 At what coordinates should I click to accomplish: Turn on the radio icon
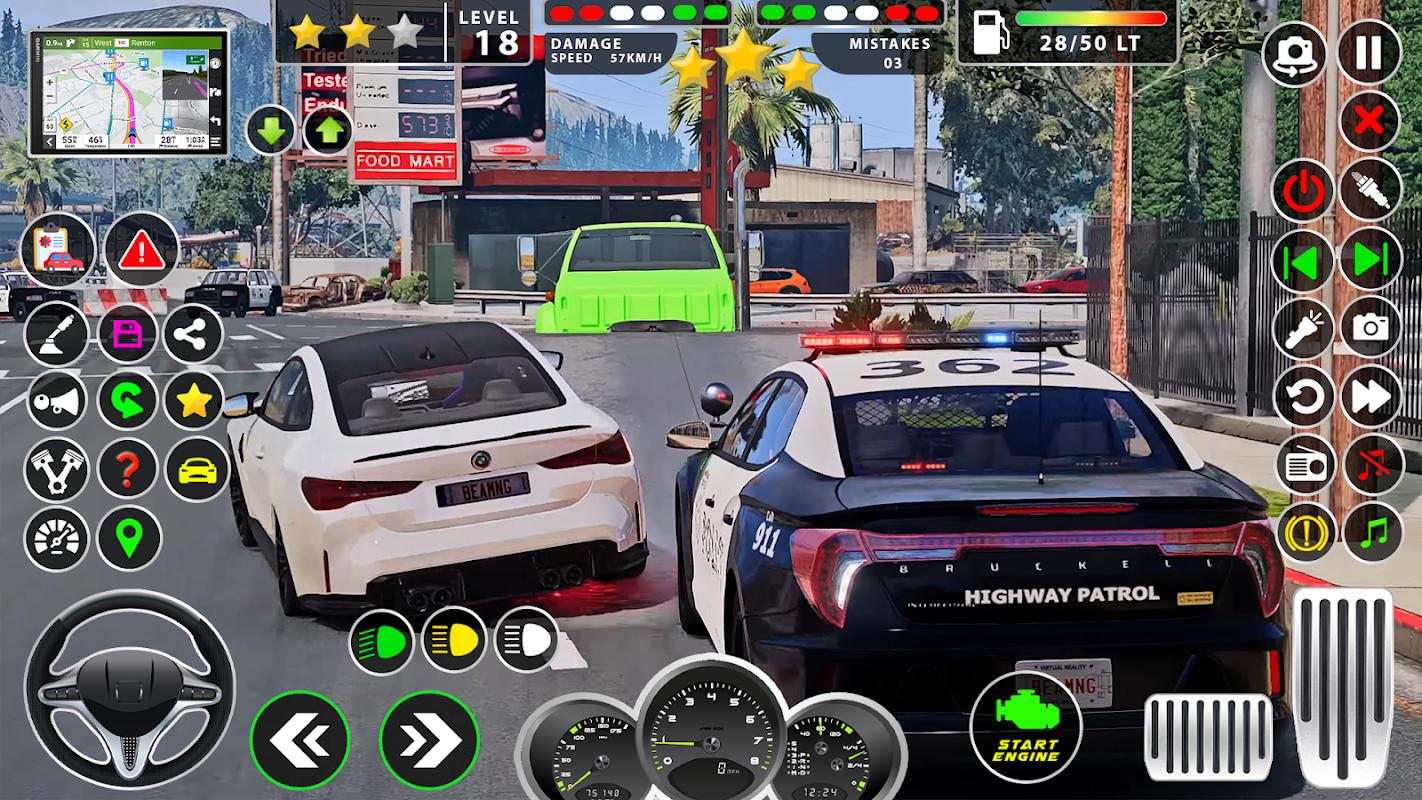[x=1306, y=466]
